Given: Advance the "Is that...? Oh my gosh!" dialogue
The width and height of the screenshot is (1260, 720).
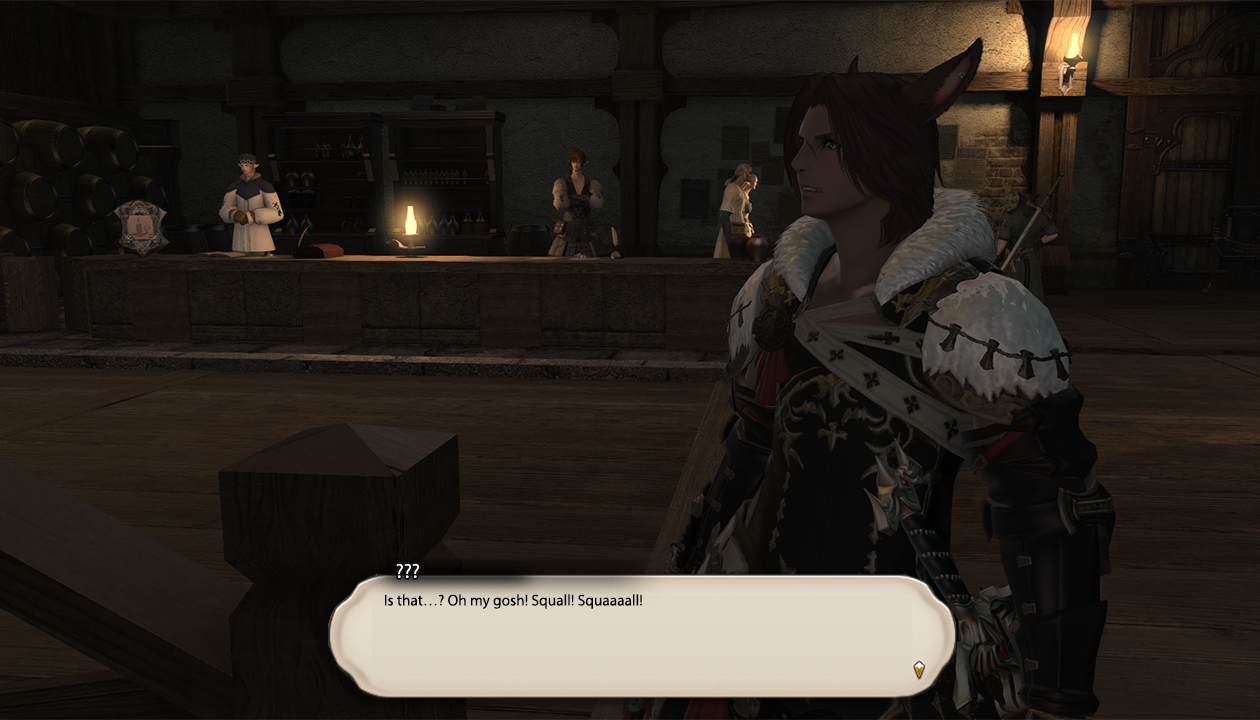Looking at the screenshot, I should (x=640, y=635).
